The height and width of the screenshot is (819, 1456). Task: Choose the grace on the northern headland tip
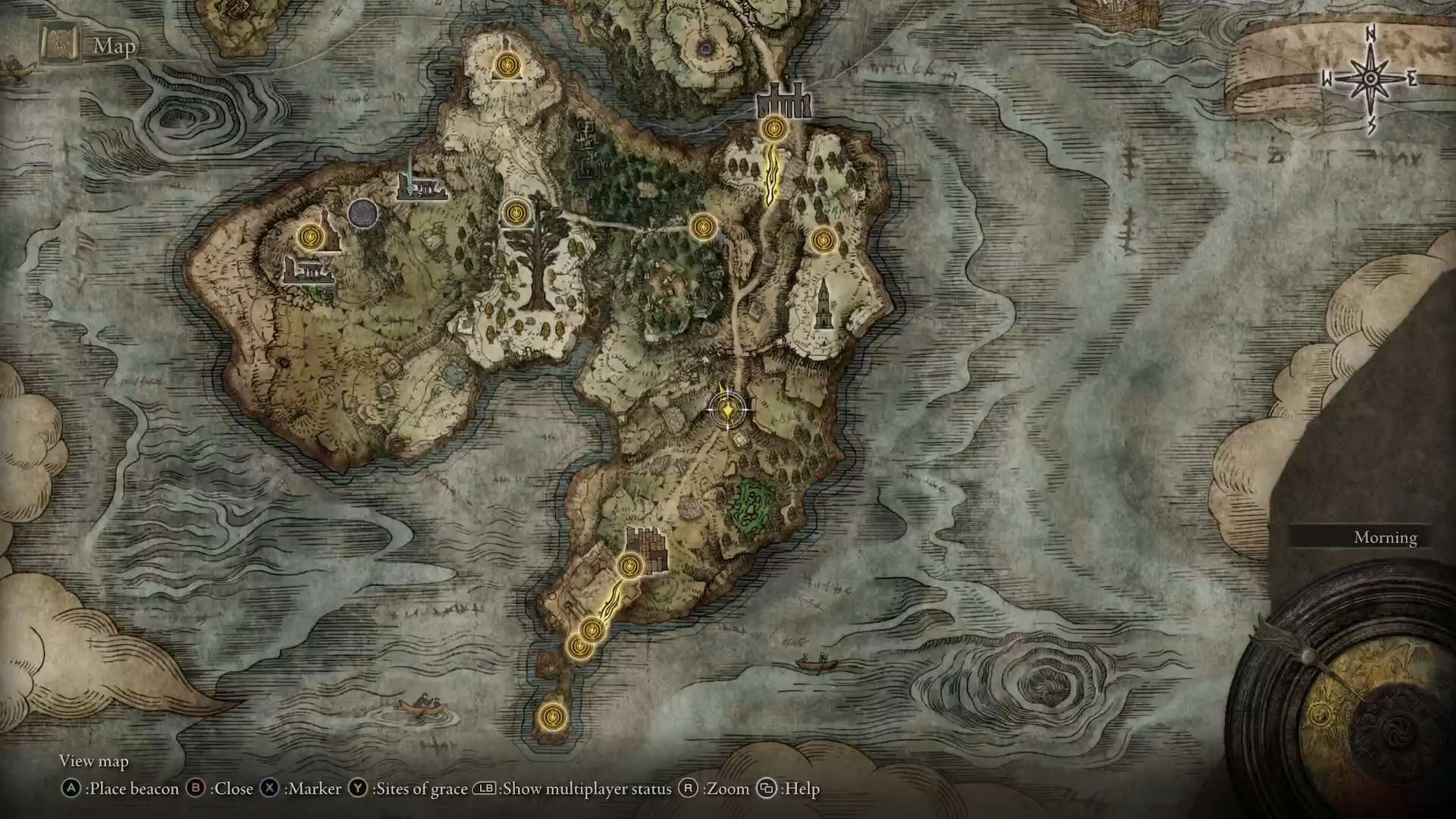(506, 64)
